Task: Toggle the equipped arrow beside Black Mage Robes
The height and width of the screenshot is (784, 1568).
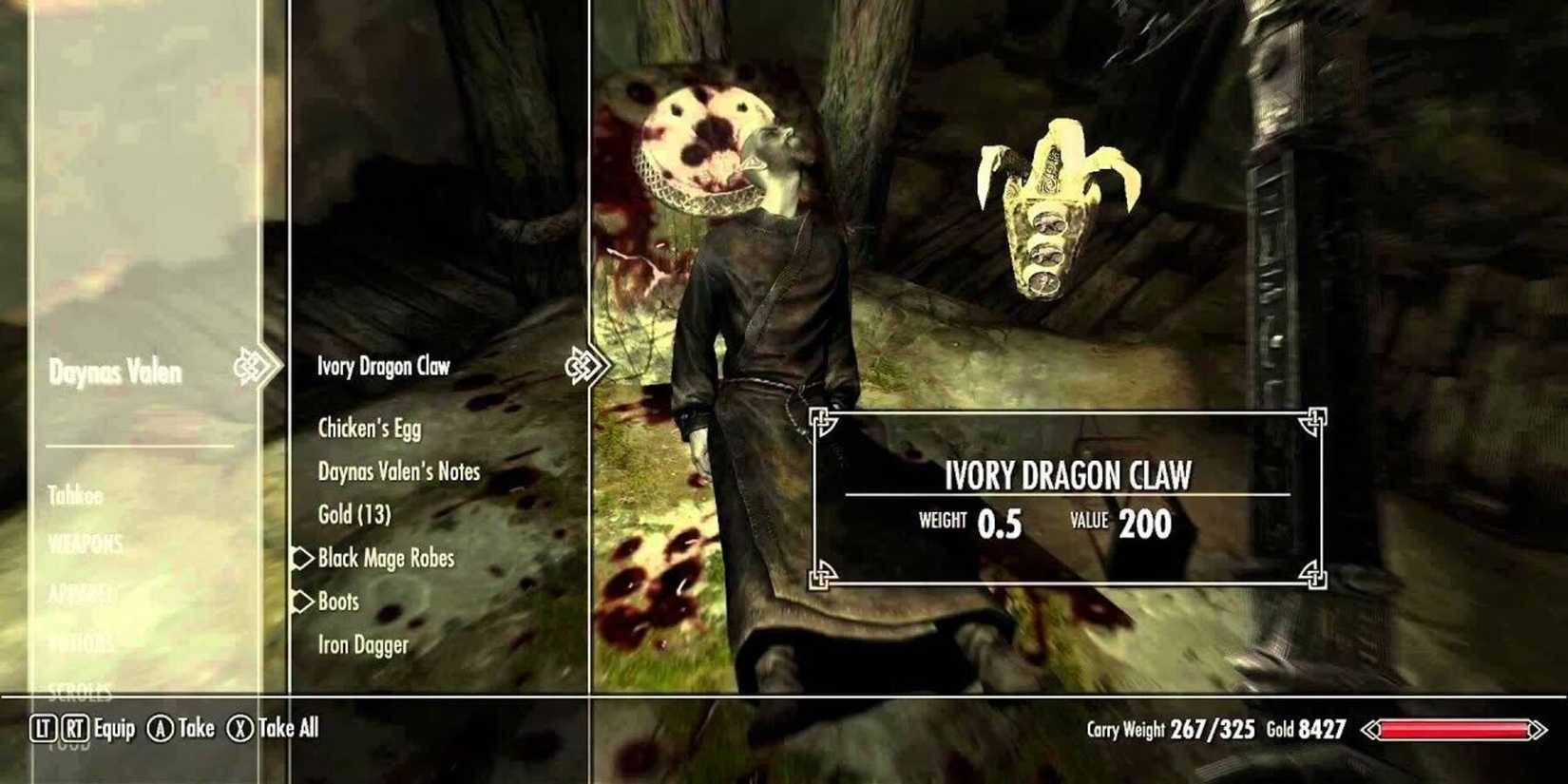Action: (x=302, y=559)
